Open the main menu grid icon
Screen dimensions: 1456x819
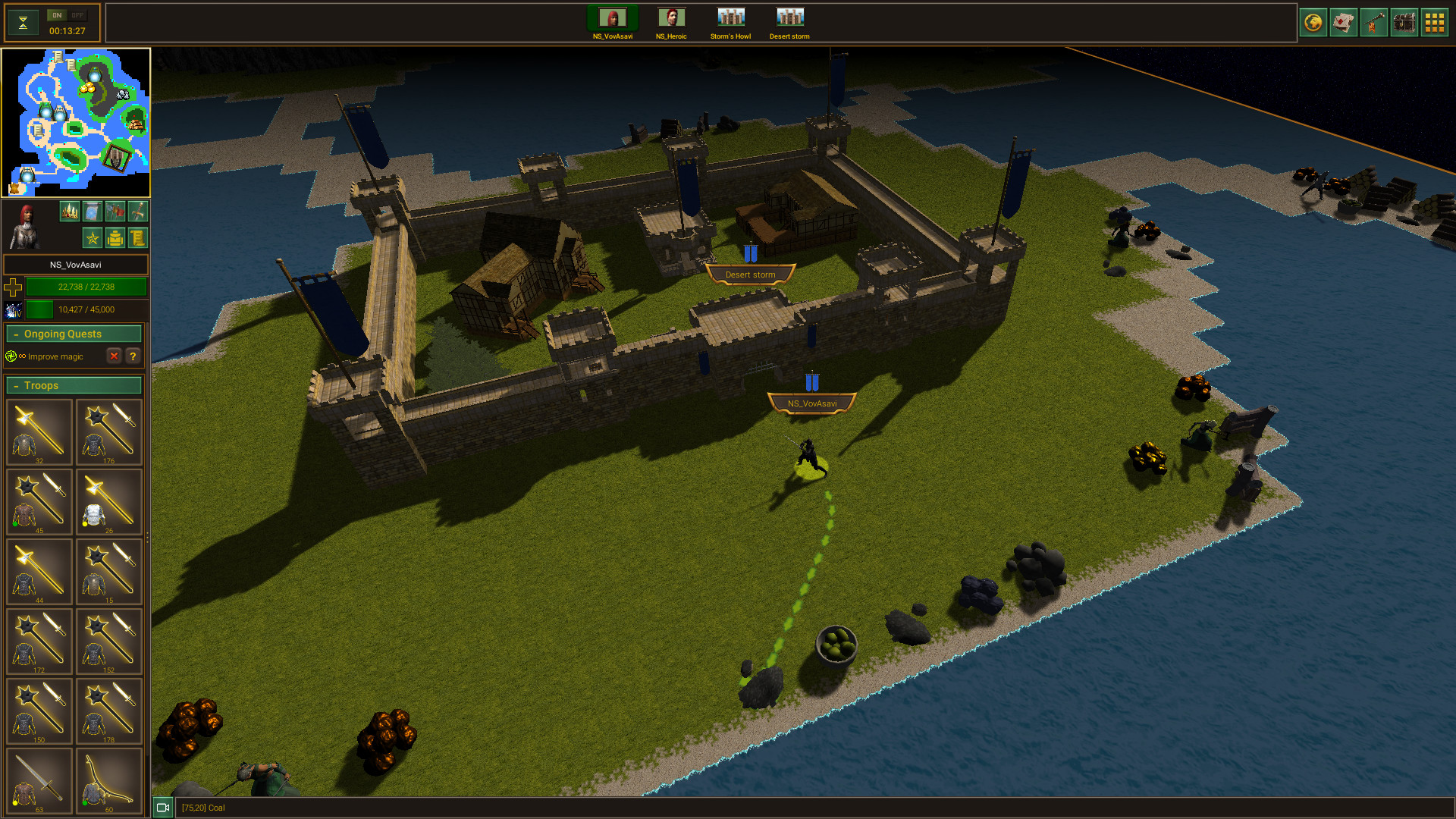(x=1435, y=22)
